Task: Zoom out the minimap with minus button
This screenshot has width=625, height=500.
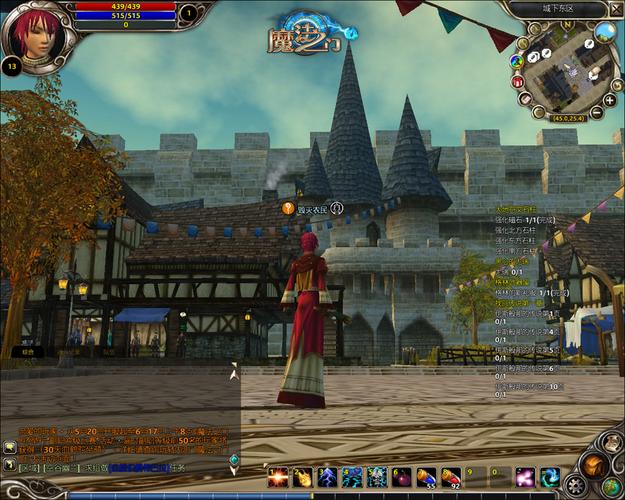Action: tap(597, 112)
